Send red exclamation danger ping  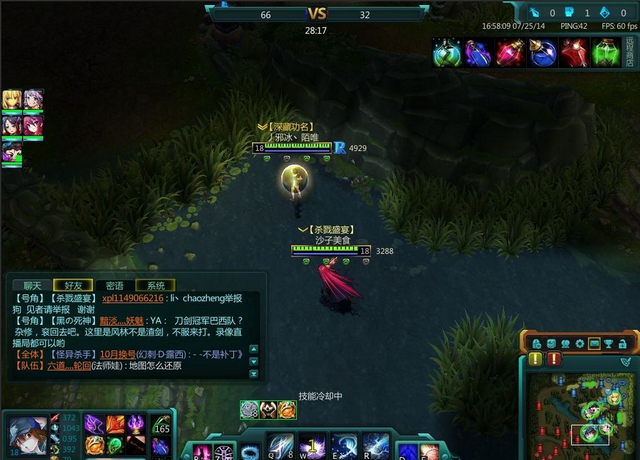click(x=552, y=359)
